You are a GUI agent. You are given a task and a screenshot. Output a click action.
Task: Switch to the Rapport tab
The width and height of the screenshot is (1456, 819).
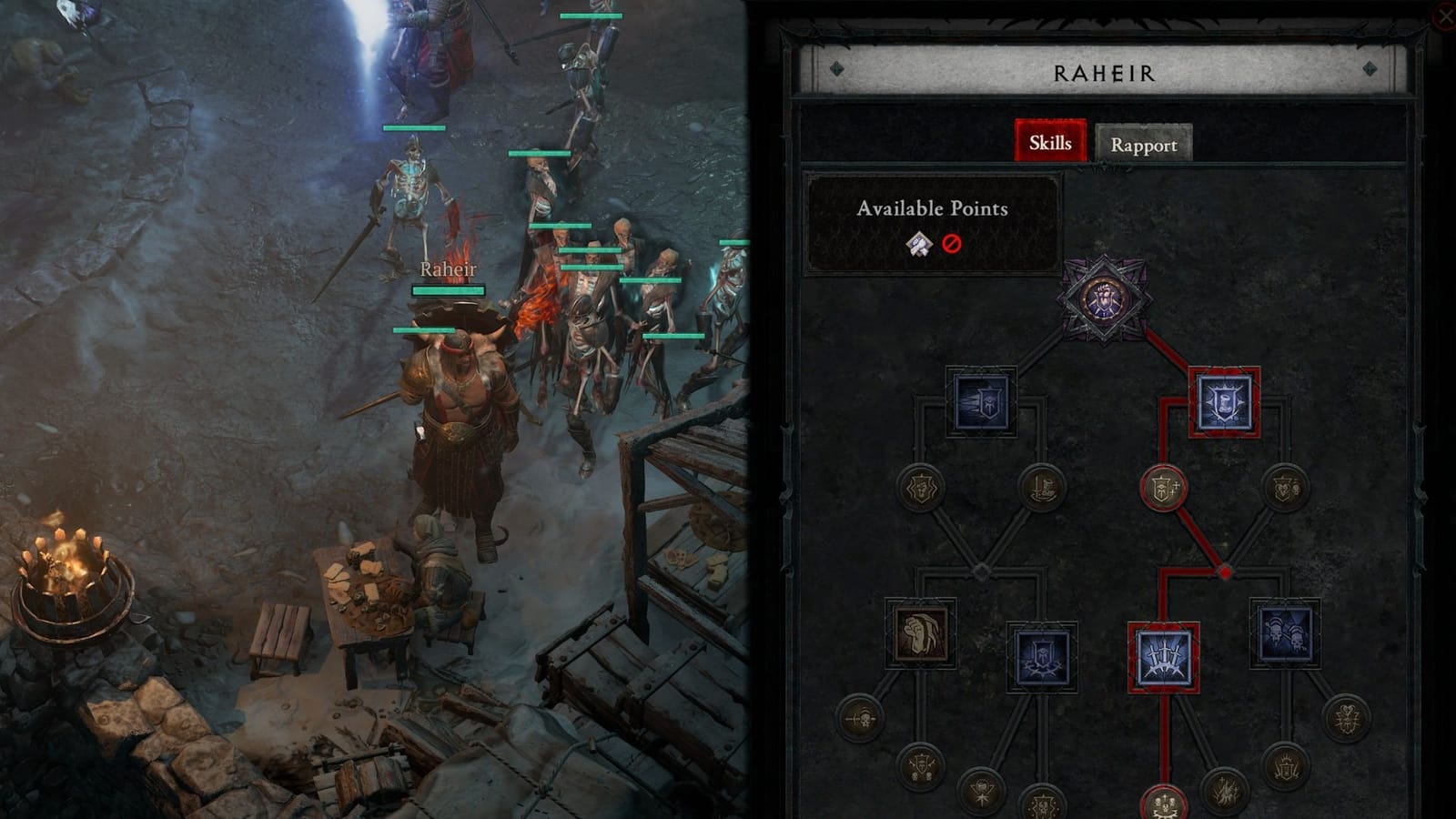coord(1144,144)
